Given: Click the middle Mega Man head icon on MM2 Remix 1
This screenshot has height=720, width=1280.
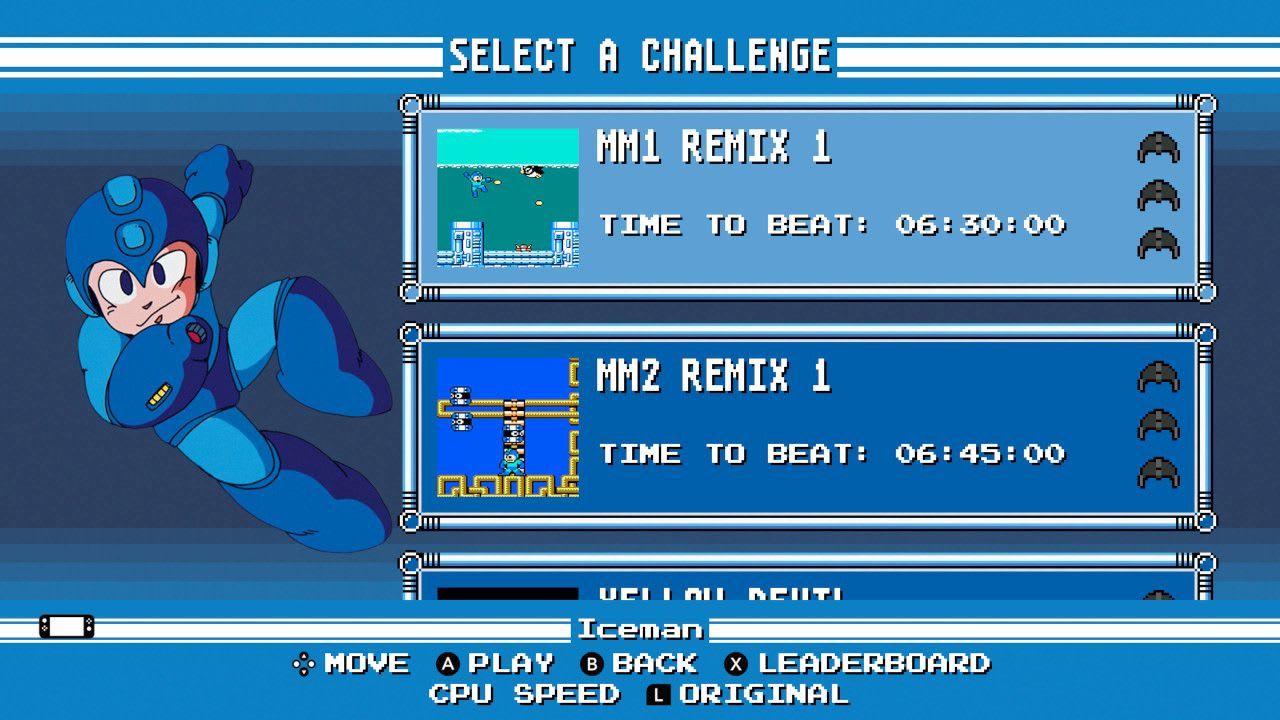Looking at the screenshot, I should 1163,424.
